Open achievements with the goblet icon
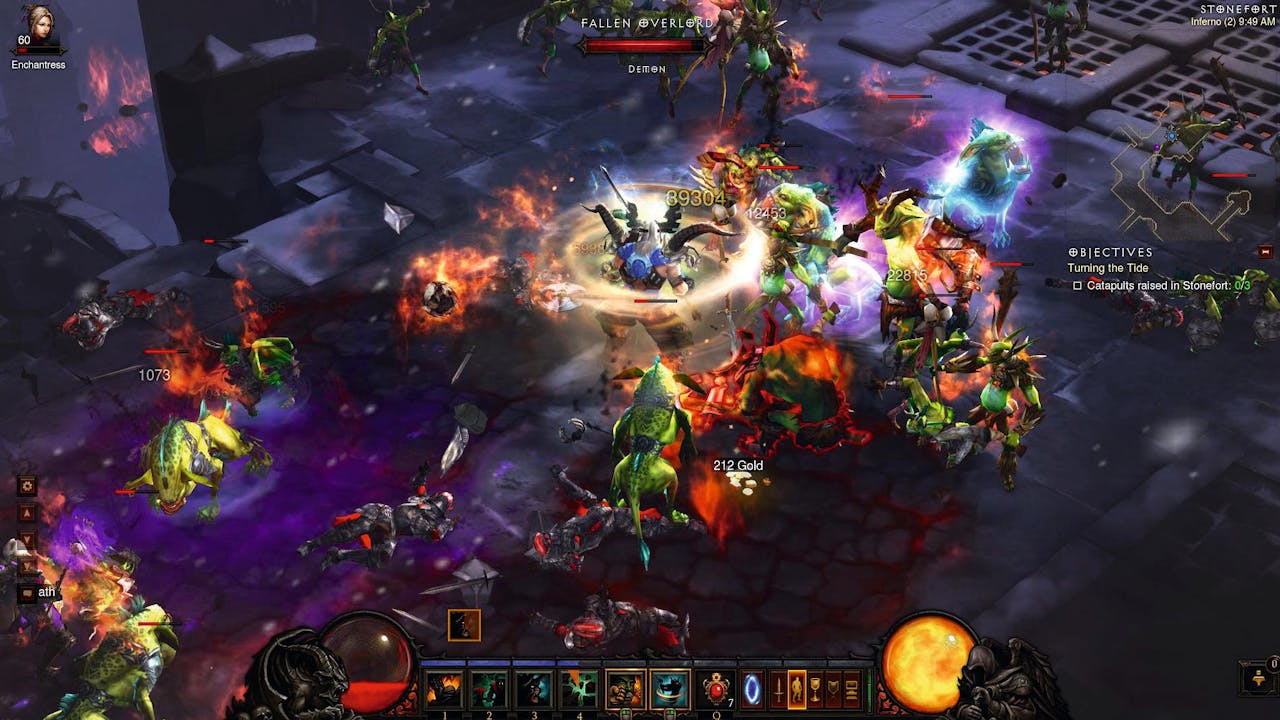This screenshot has width=1280, height=720. click(814, 687)
